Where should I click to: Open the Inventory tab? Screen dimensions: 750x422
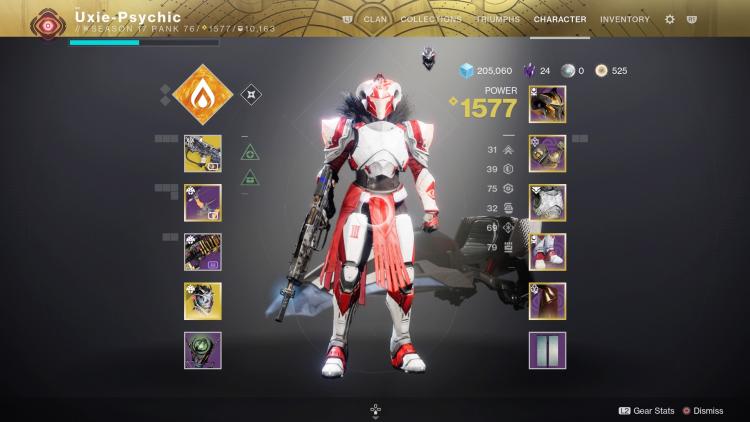click(x=624, y=19)
